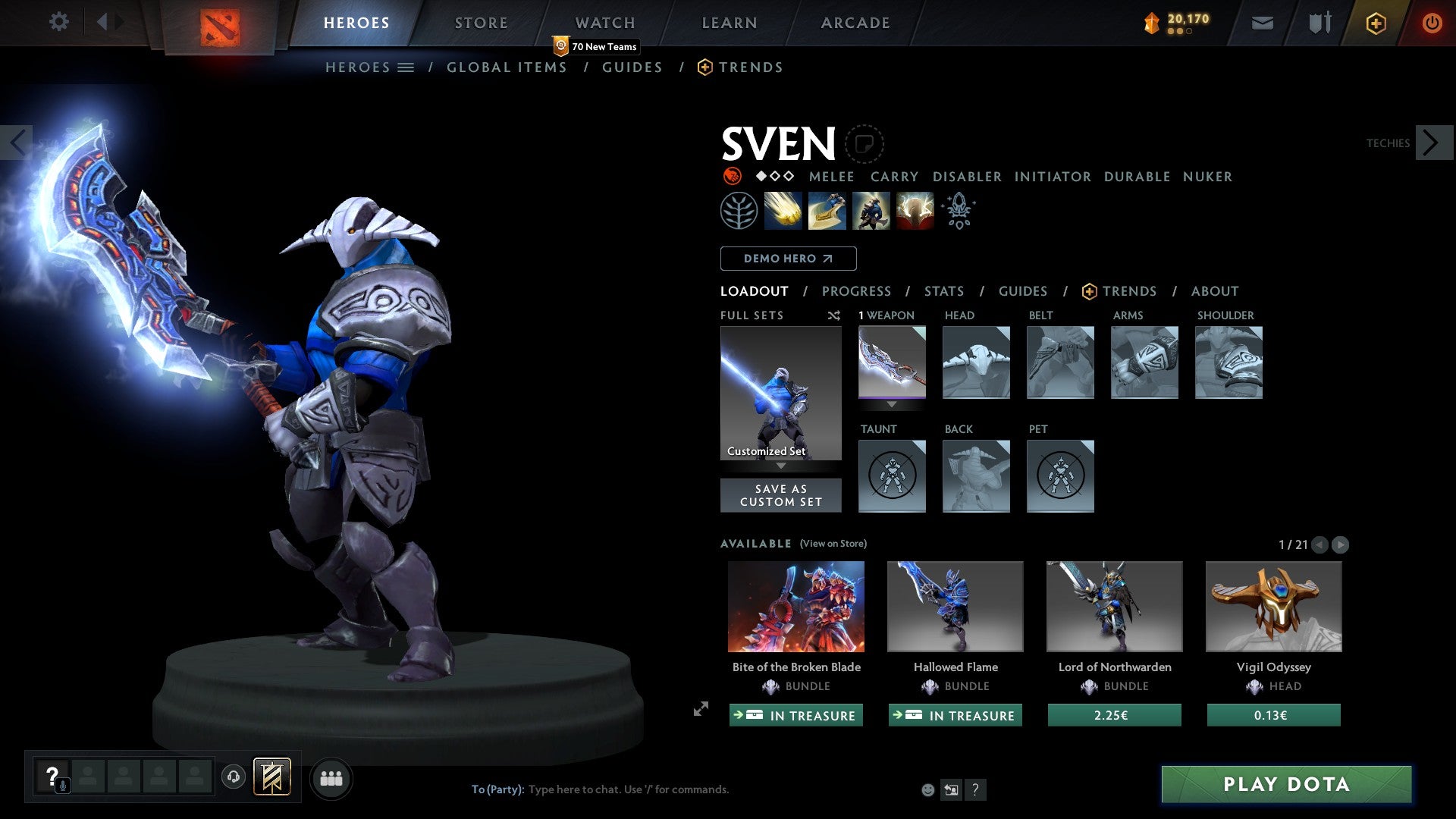Click the Save as Custom Set button
The width and height of the screenshot is (1456, 819).
(x=780, y=495)
